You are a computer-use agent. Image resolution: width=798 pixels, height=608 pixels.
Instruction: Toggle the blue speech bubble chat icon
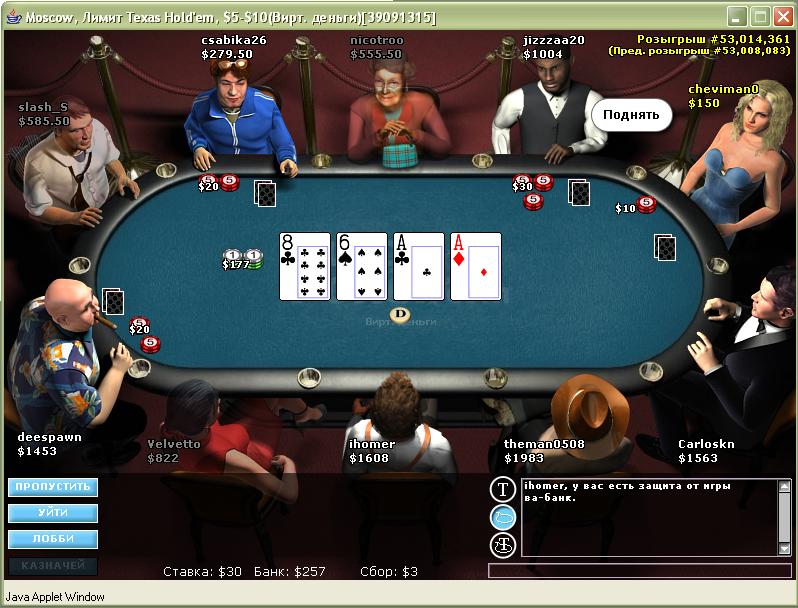point(502,517)
